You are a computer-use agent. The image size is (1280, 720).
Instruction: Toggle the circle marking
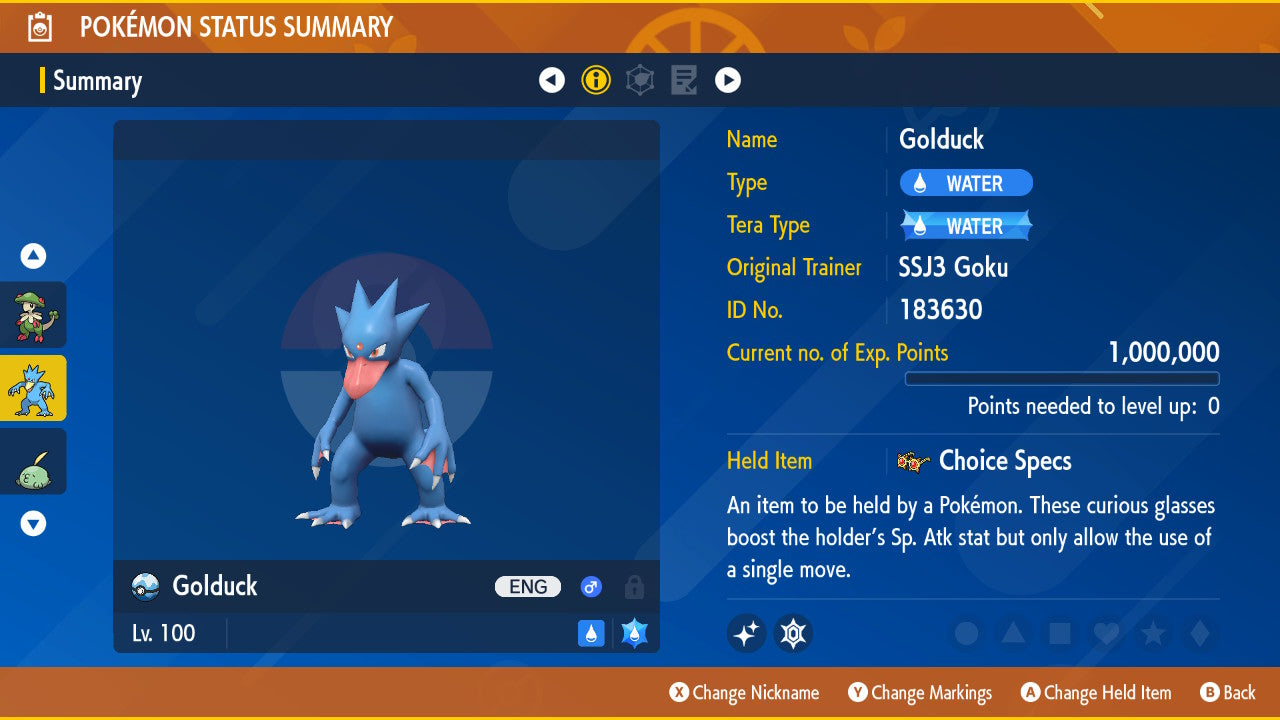click(966, 633)
